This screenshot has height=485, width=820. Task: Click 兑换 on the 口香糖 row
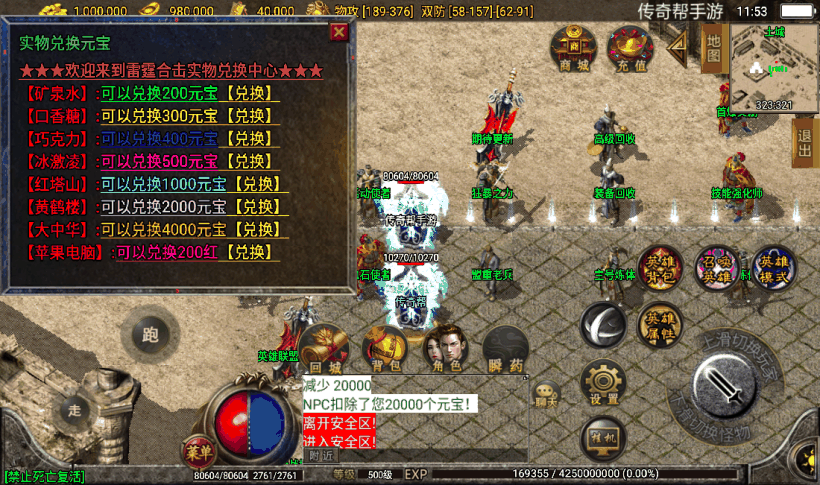click(x=251, y=117)
